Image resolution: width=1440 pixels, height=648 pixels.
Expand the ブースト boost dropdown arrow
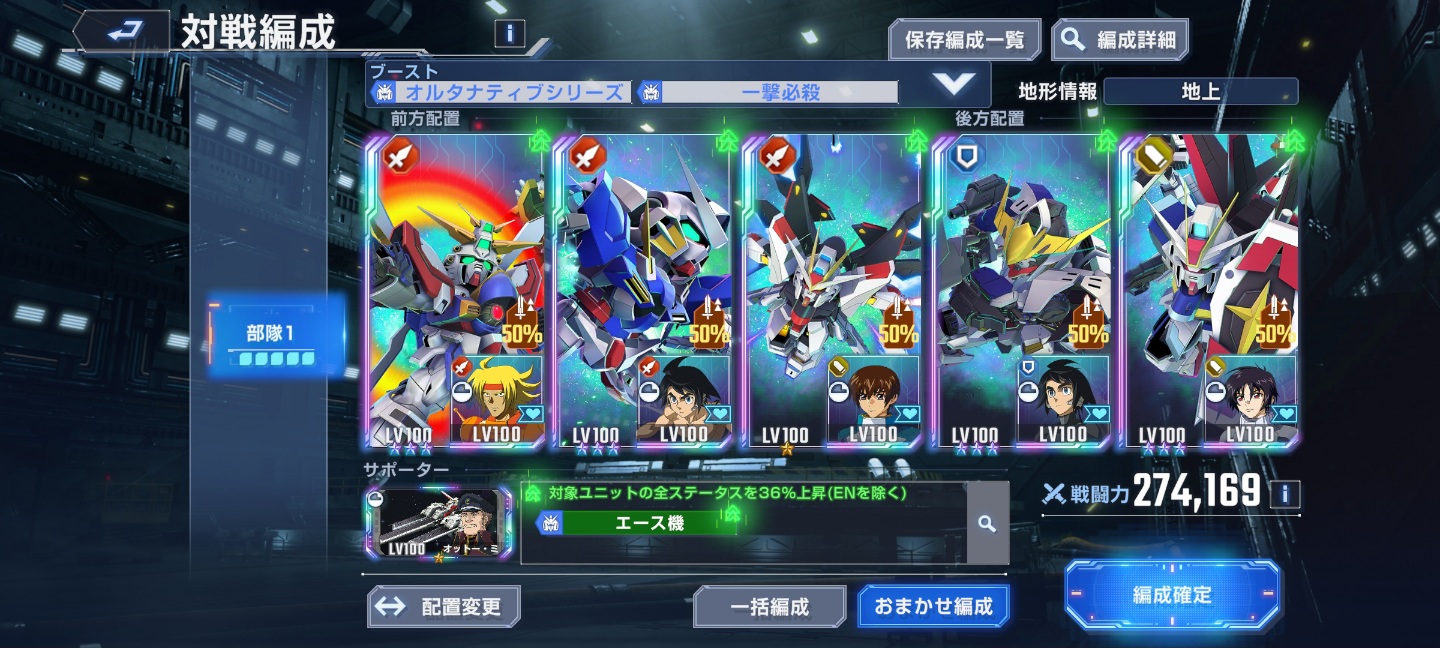click(x=954, y=85)
